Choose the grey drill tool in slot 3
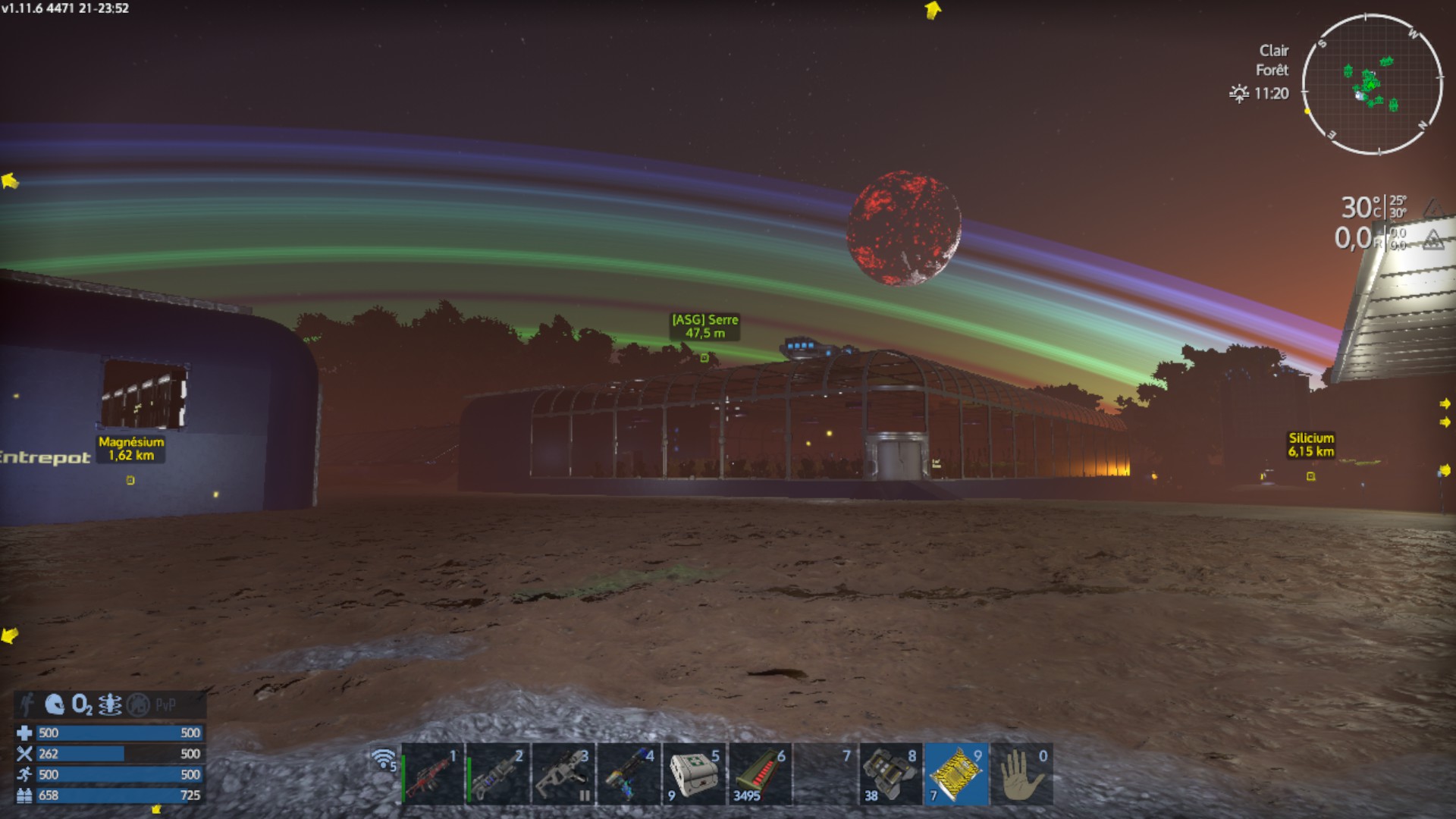 click(563, 775)
